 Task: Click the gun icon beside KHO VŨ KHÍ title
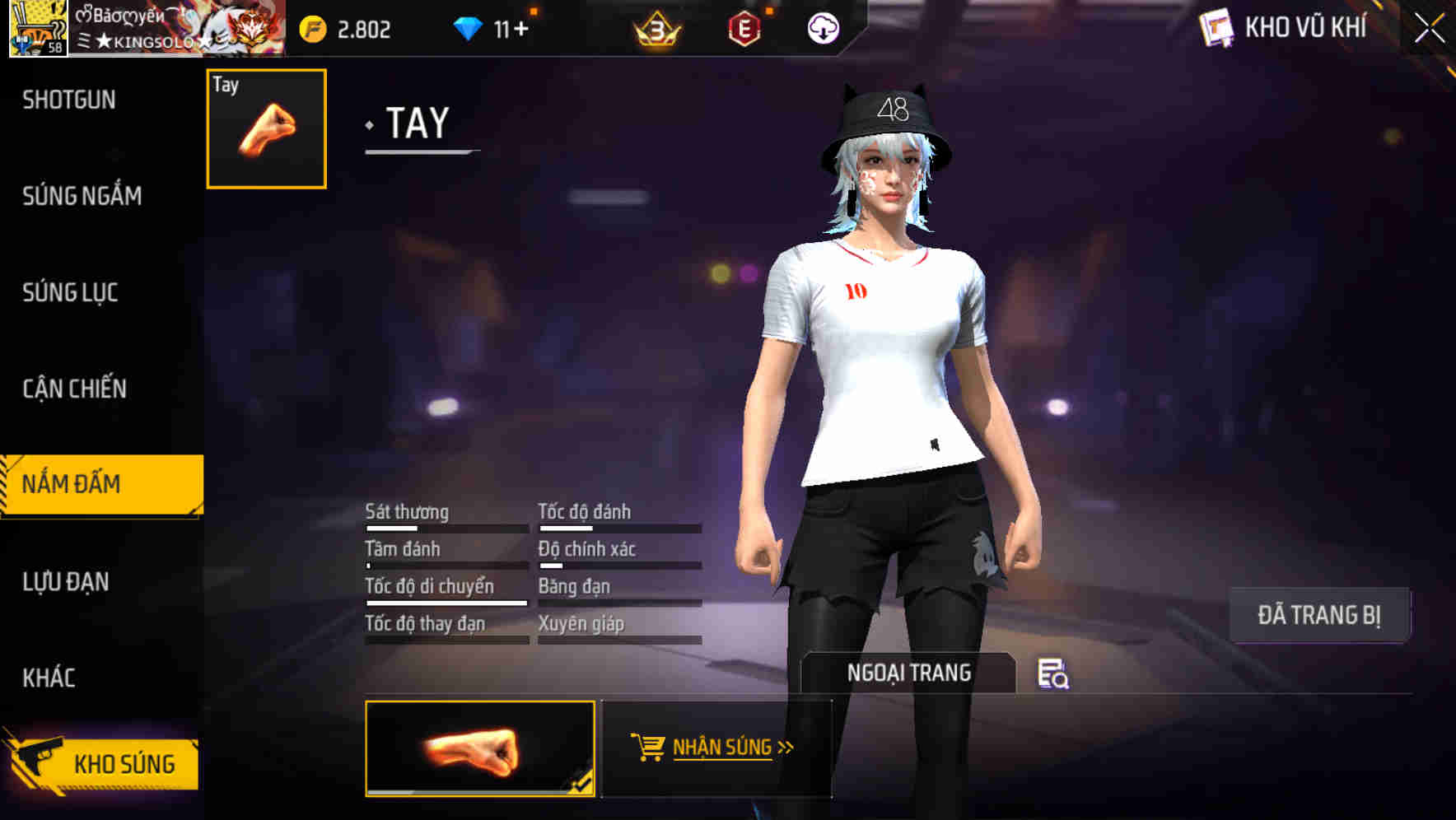click(1216, 27)
